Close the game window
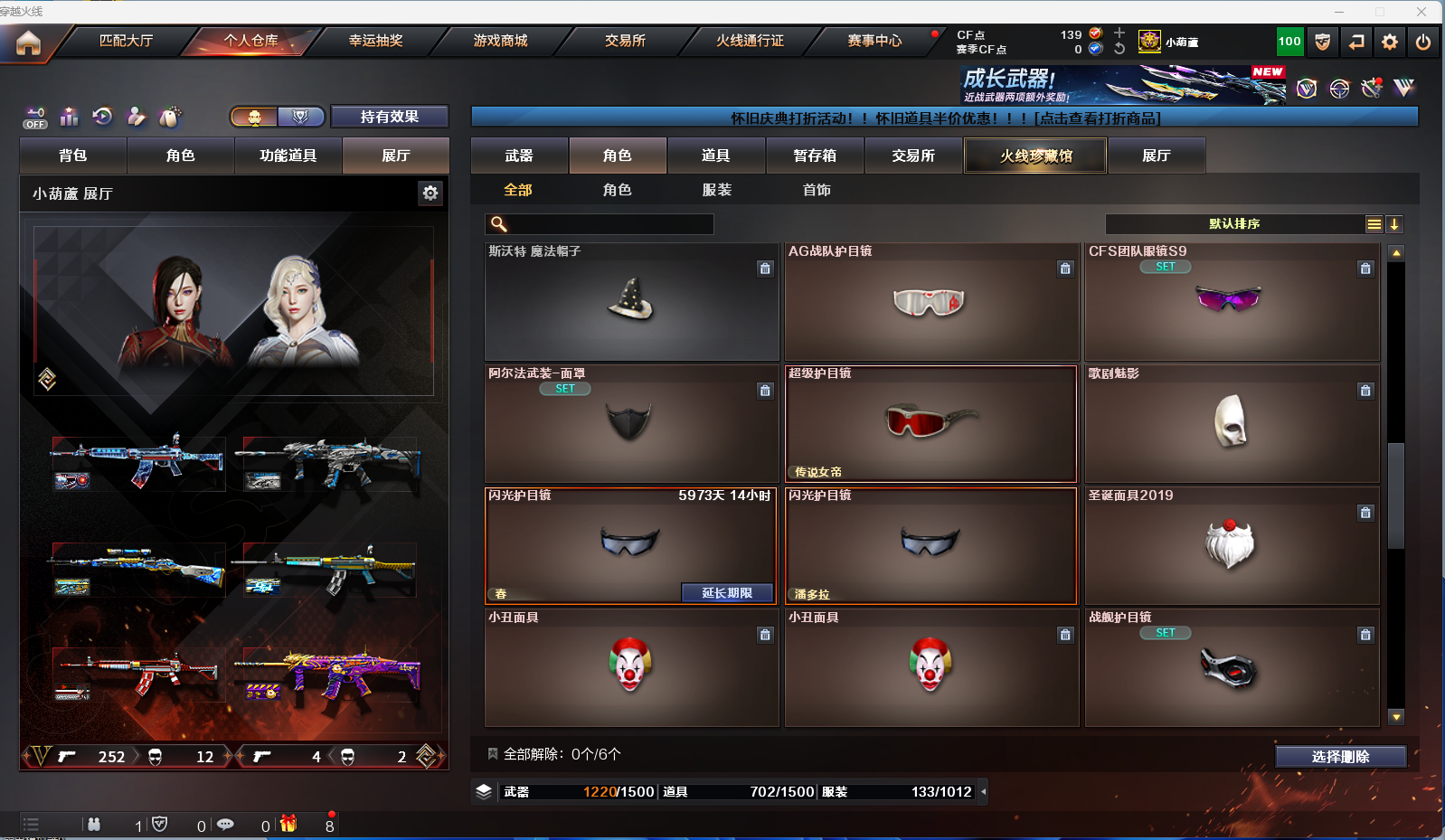 (1421, 12)
